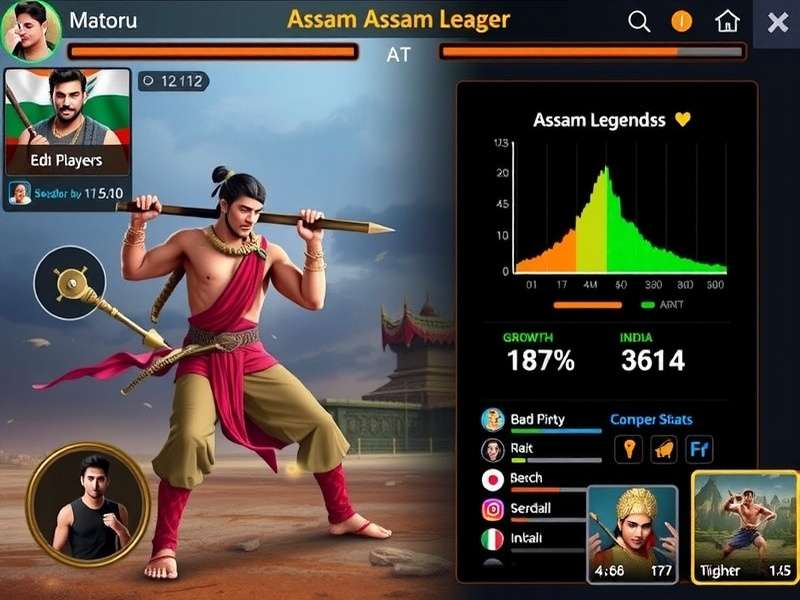The width and height of the screenshot is (800, 600).
Task: Click the orange trophy stat icon
Action: click(627, 449)
